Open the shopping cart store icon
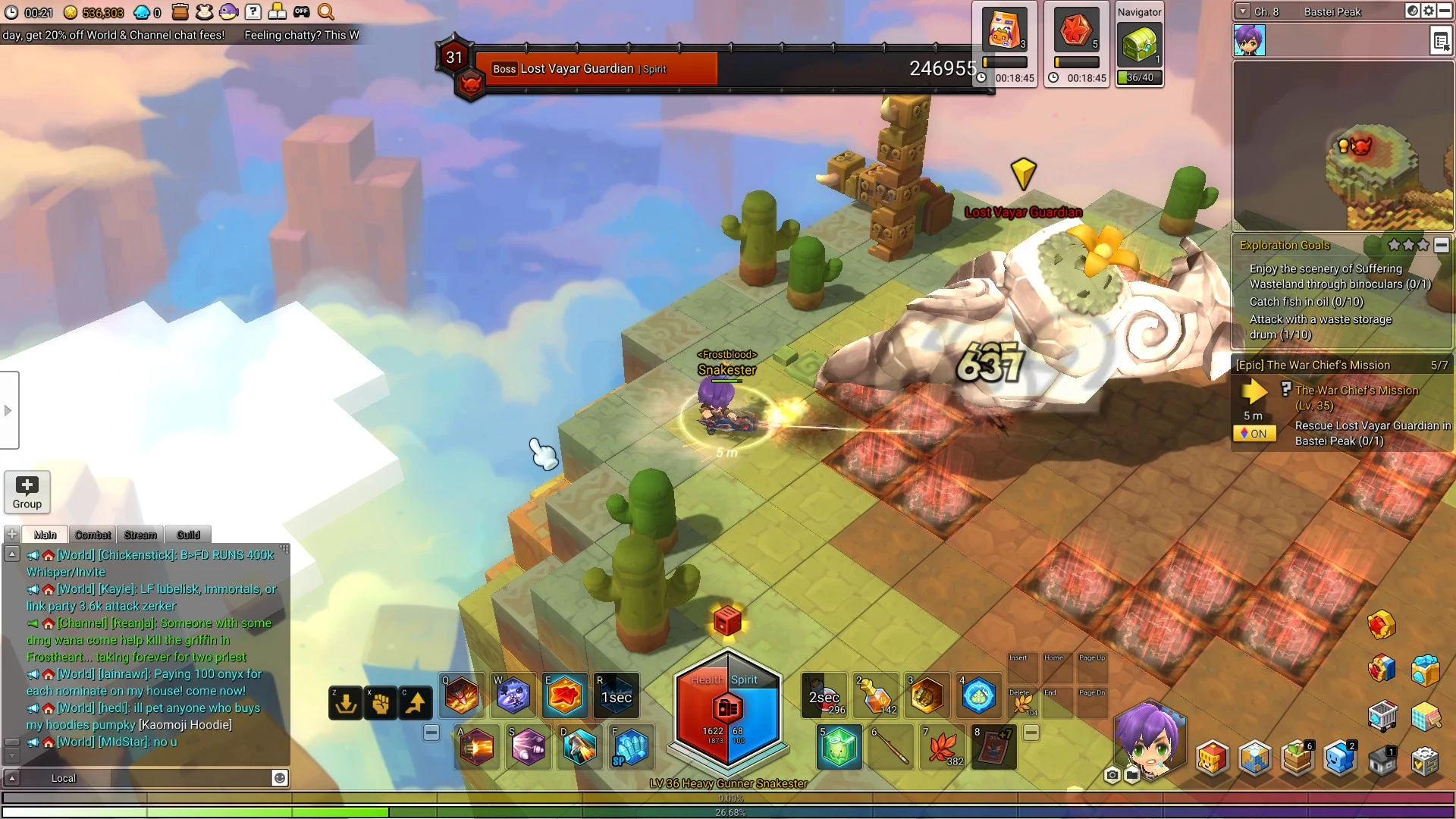Viewport: 1456px width, 819px height. tap(1382, 715)
